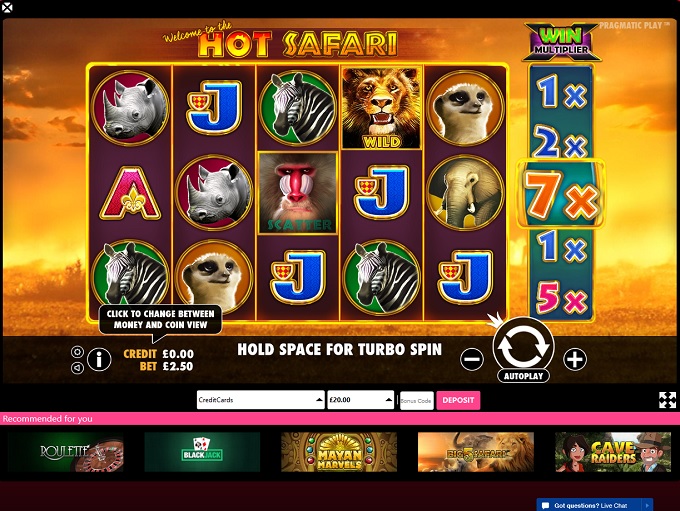The image size is (680, 511).
Task: Start Autoplay mode
Action: tap(523, 378)
